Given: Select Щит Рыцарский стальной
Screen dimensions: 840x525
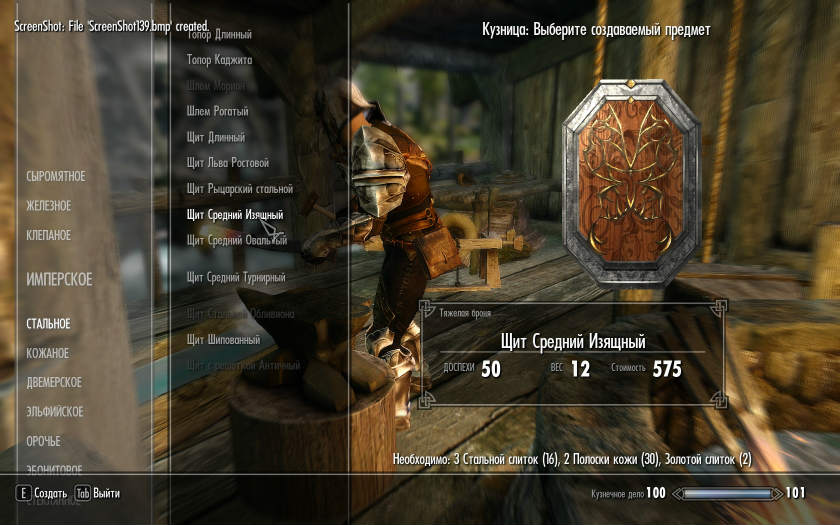Looking at the screenshot, I should click(x=240, y=189).
